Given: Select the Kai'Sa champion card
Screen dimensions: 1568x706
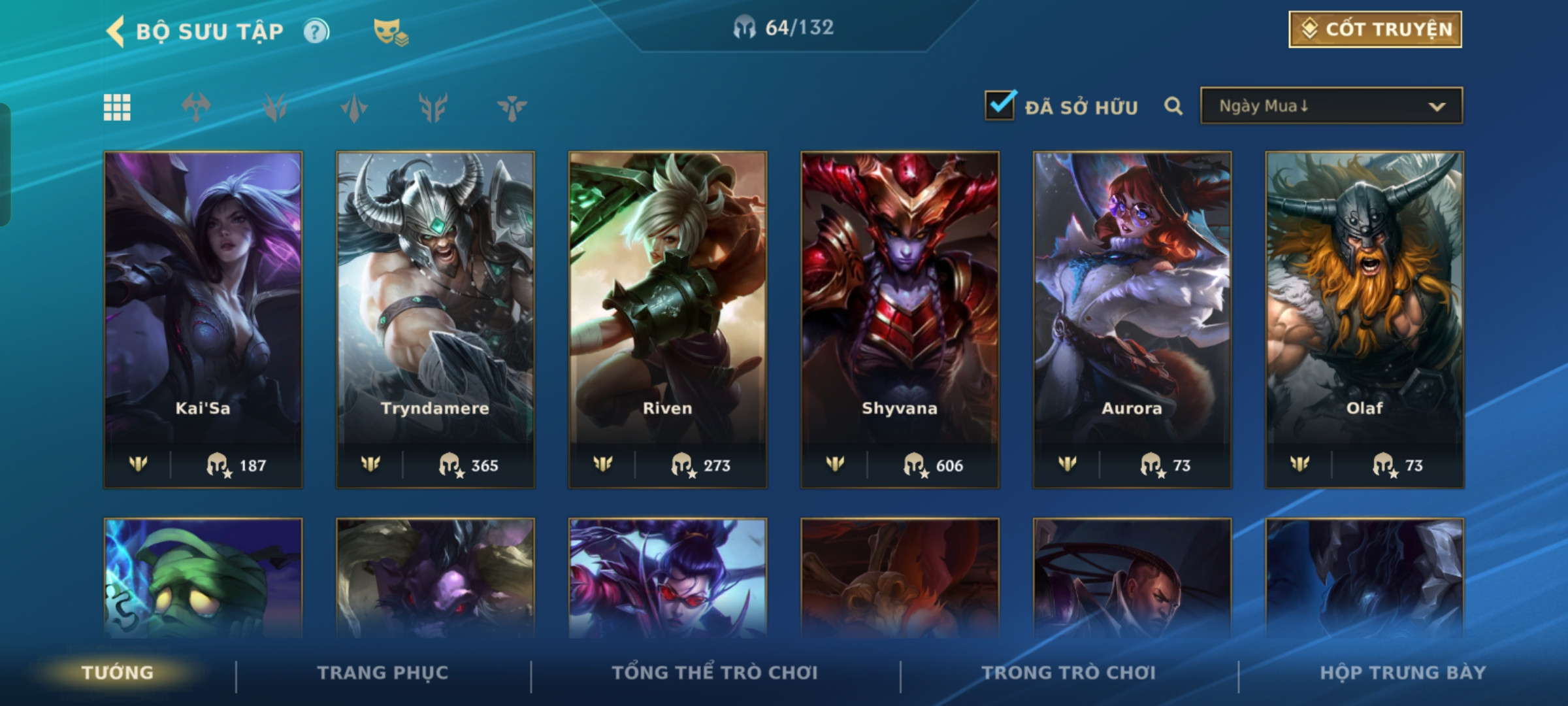Looking at the screenshot, I should (203, 319).
